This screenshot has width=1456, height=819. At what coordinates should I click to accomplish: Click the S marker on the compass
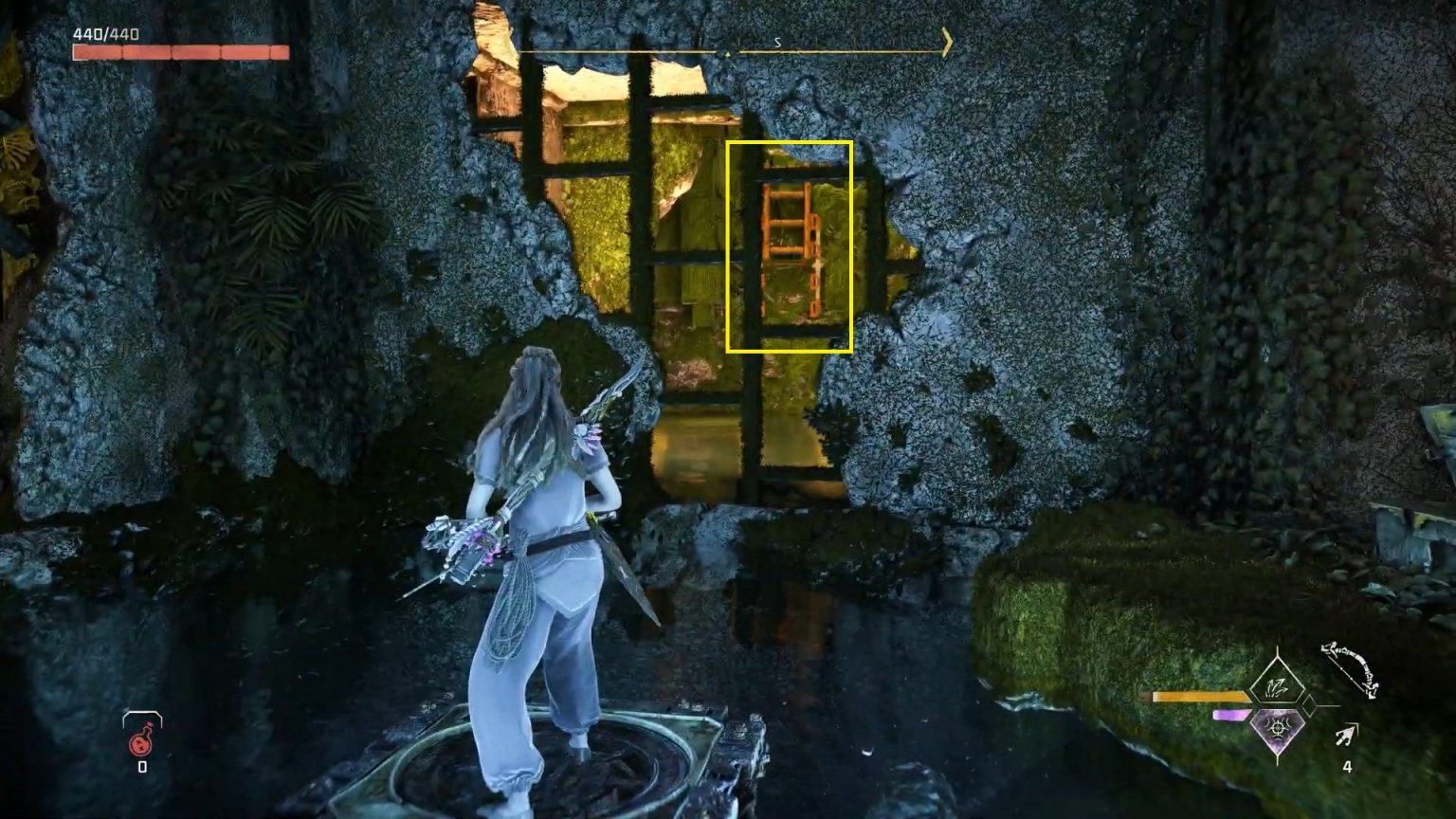[x=777, y=42]
